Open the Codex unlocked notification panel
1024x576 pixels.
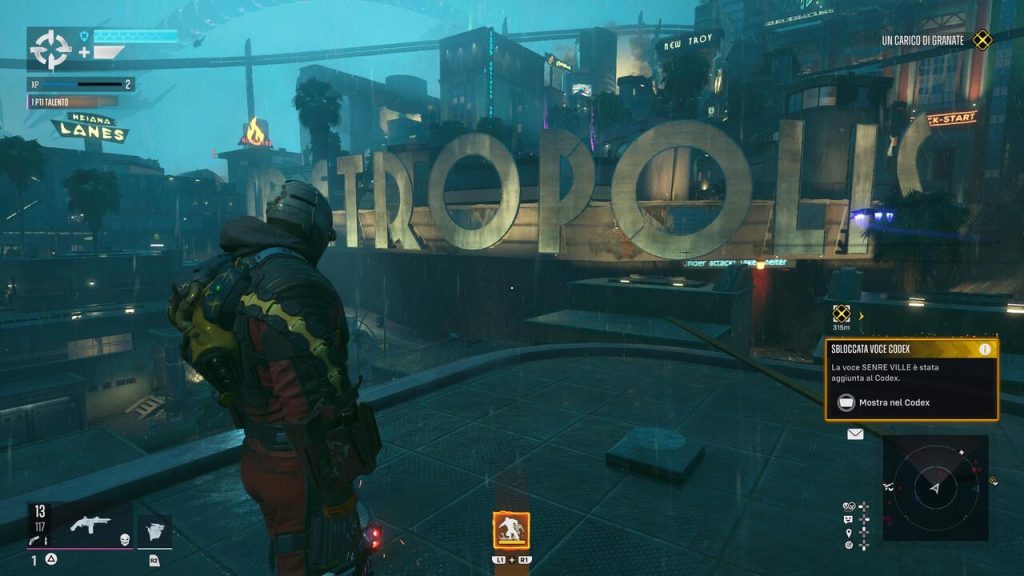click(x=910, y=379)
